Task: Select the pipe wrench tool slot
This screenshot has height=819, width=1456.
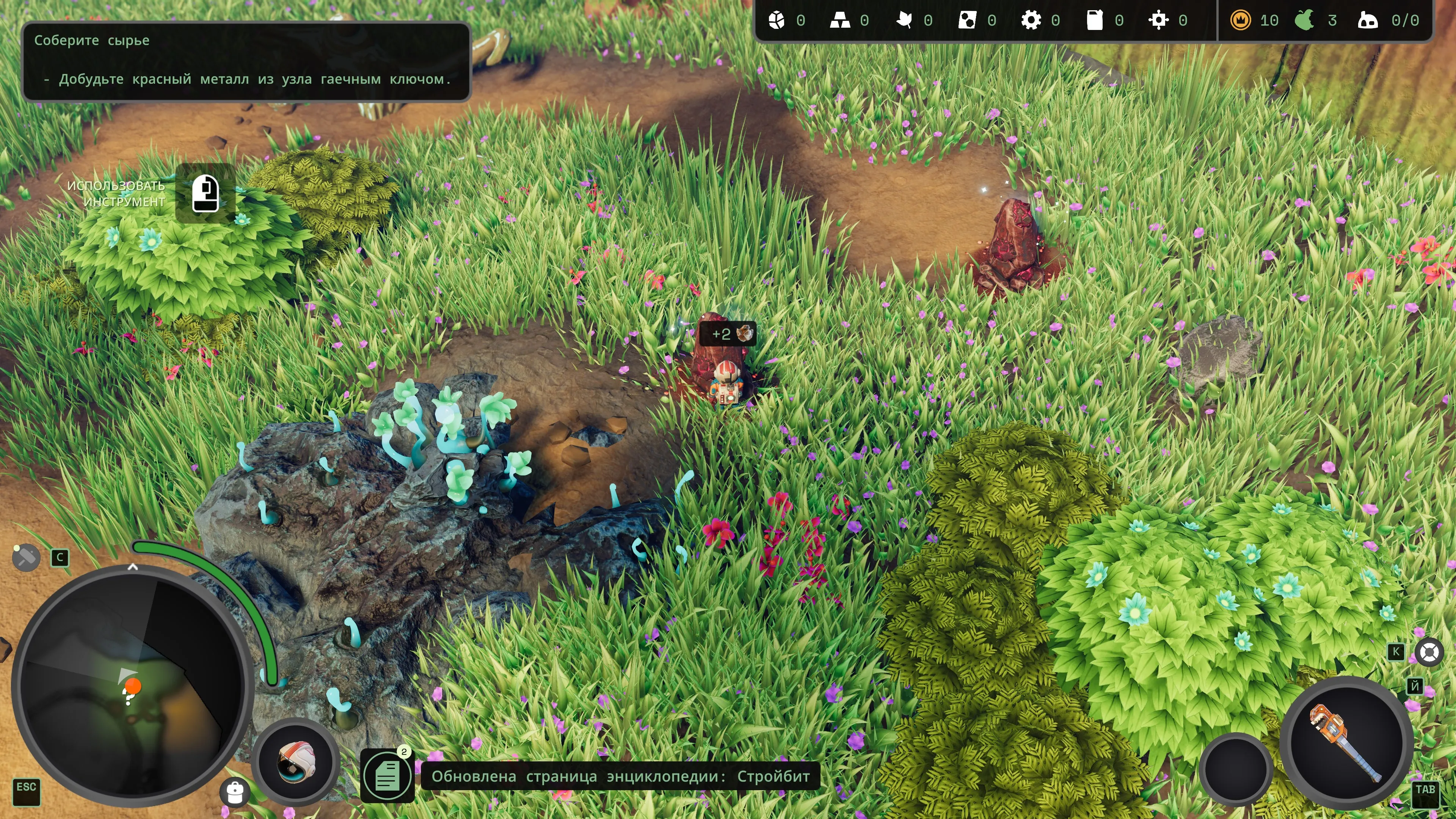Action: click(1345, 742)
